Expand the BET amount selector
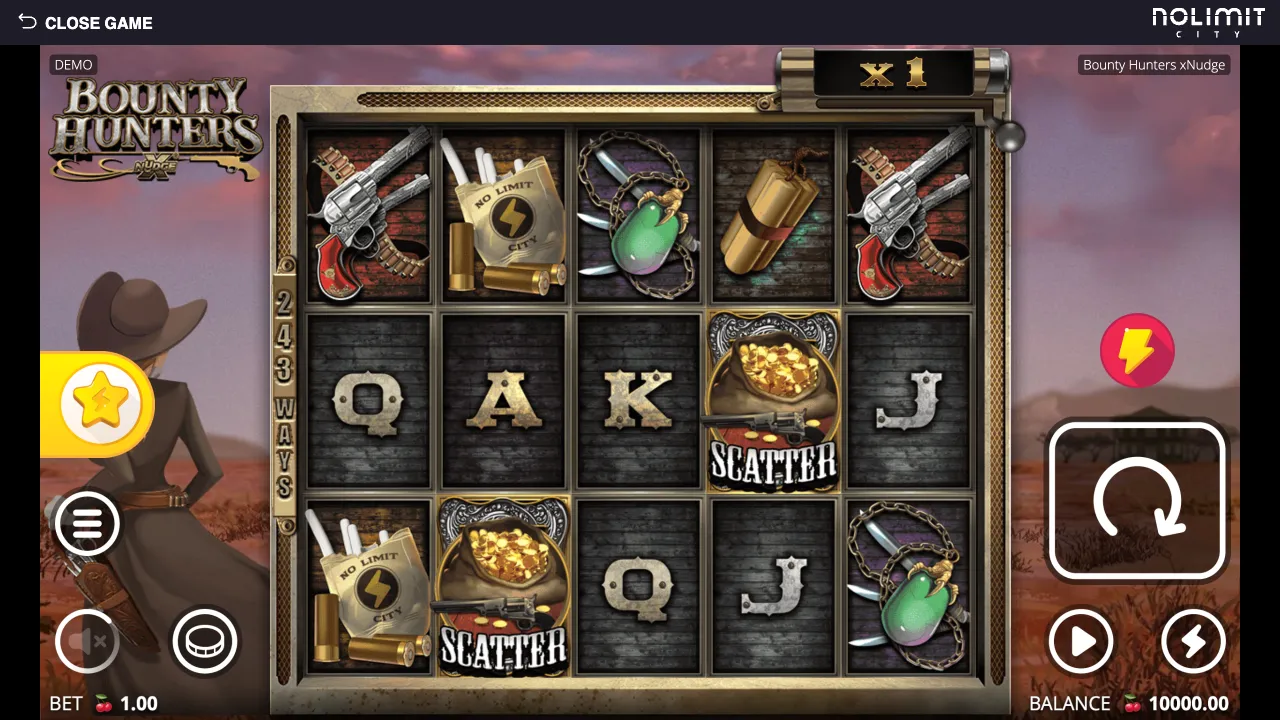Screen dimensions: 1280x720 [x=103, y=703]
